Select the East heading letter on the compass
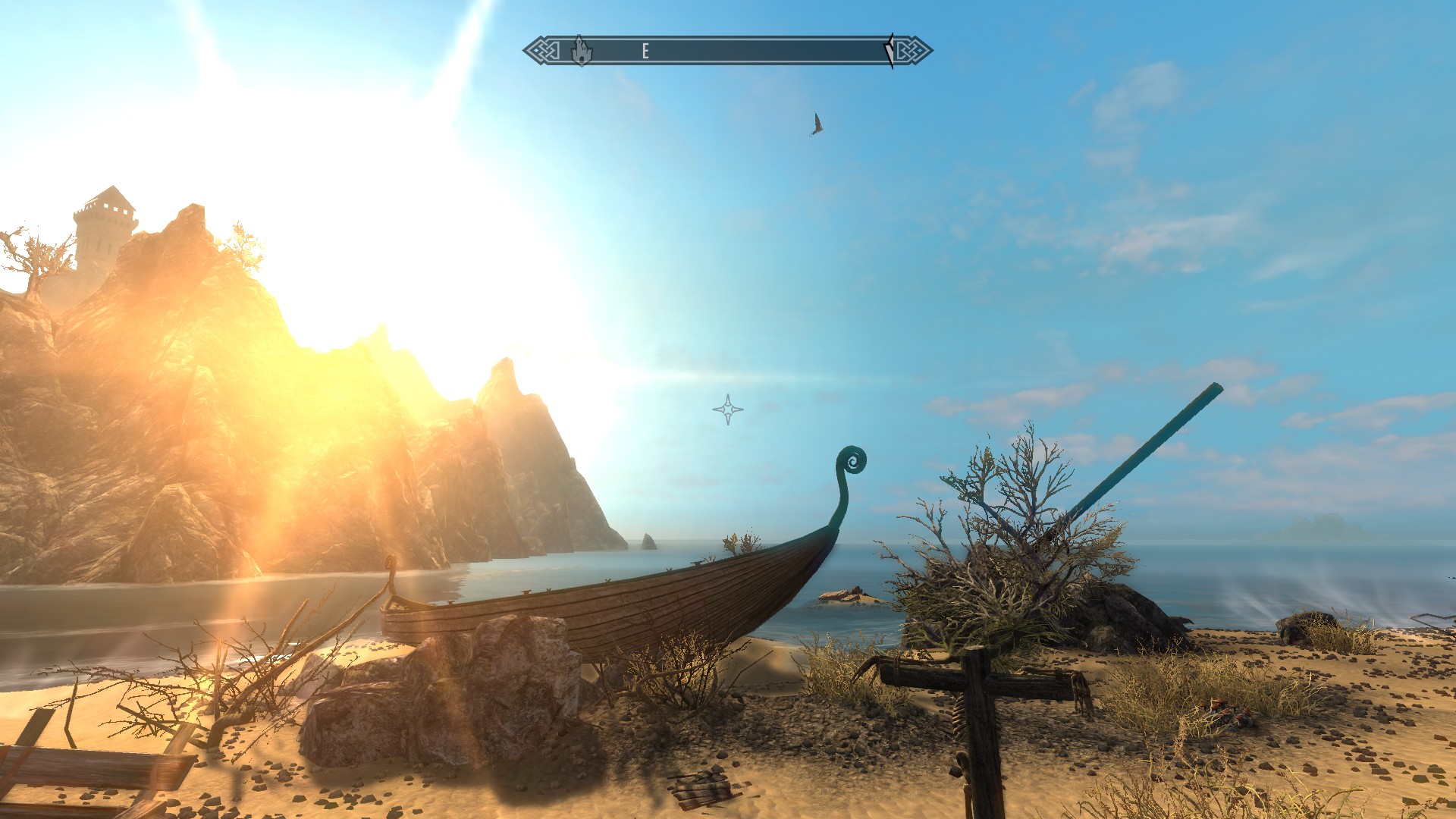1456x819 pixels. coord(645,51)
